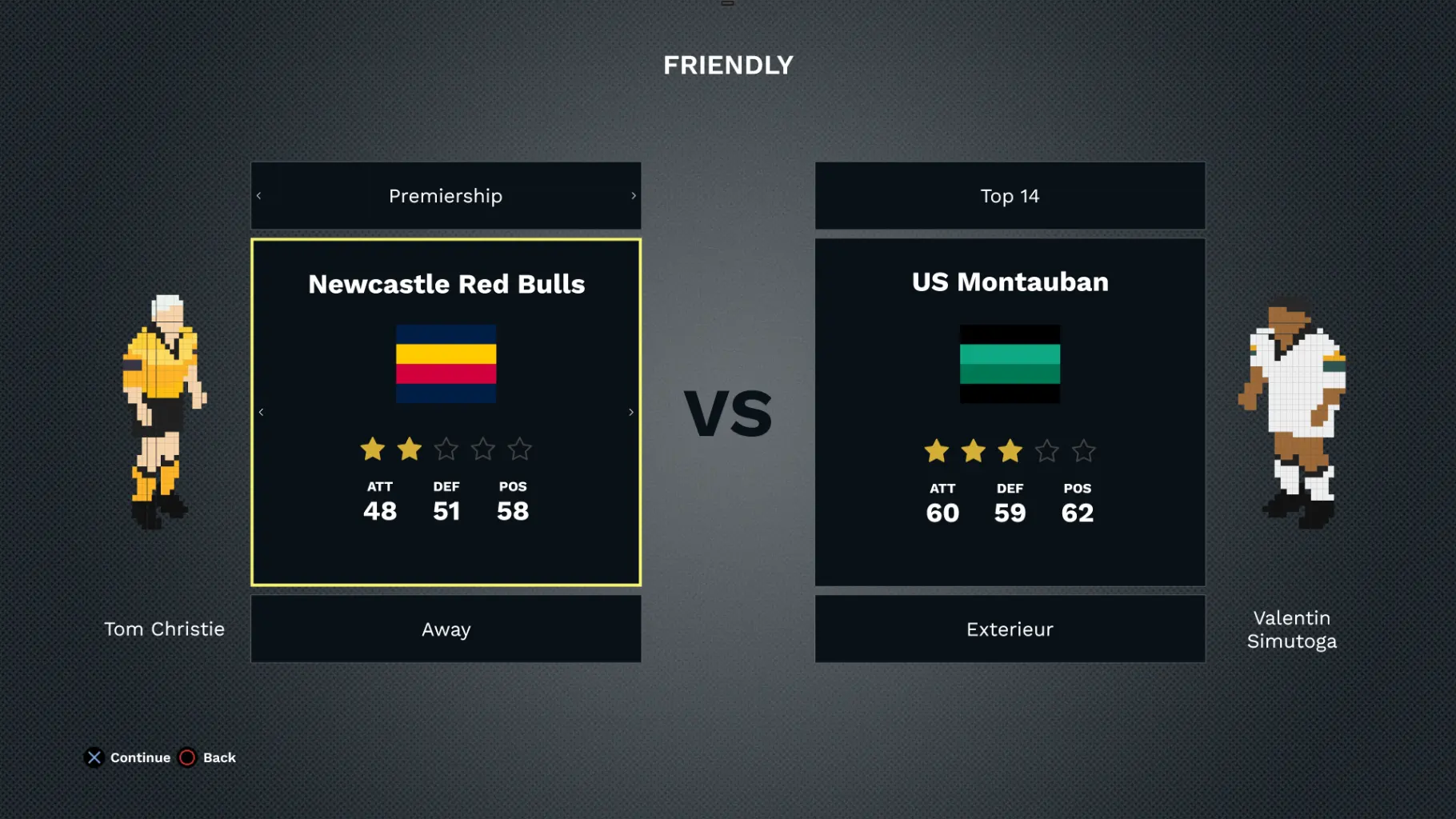Change Newcastle's Away kit selection
The image size is (1456, 819).
[446, 629]
